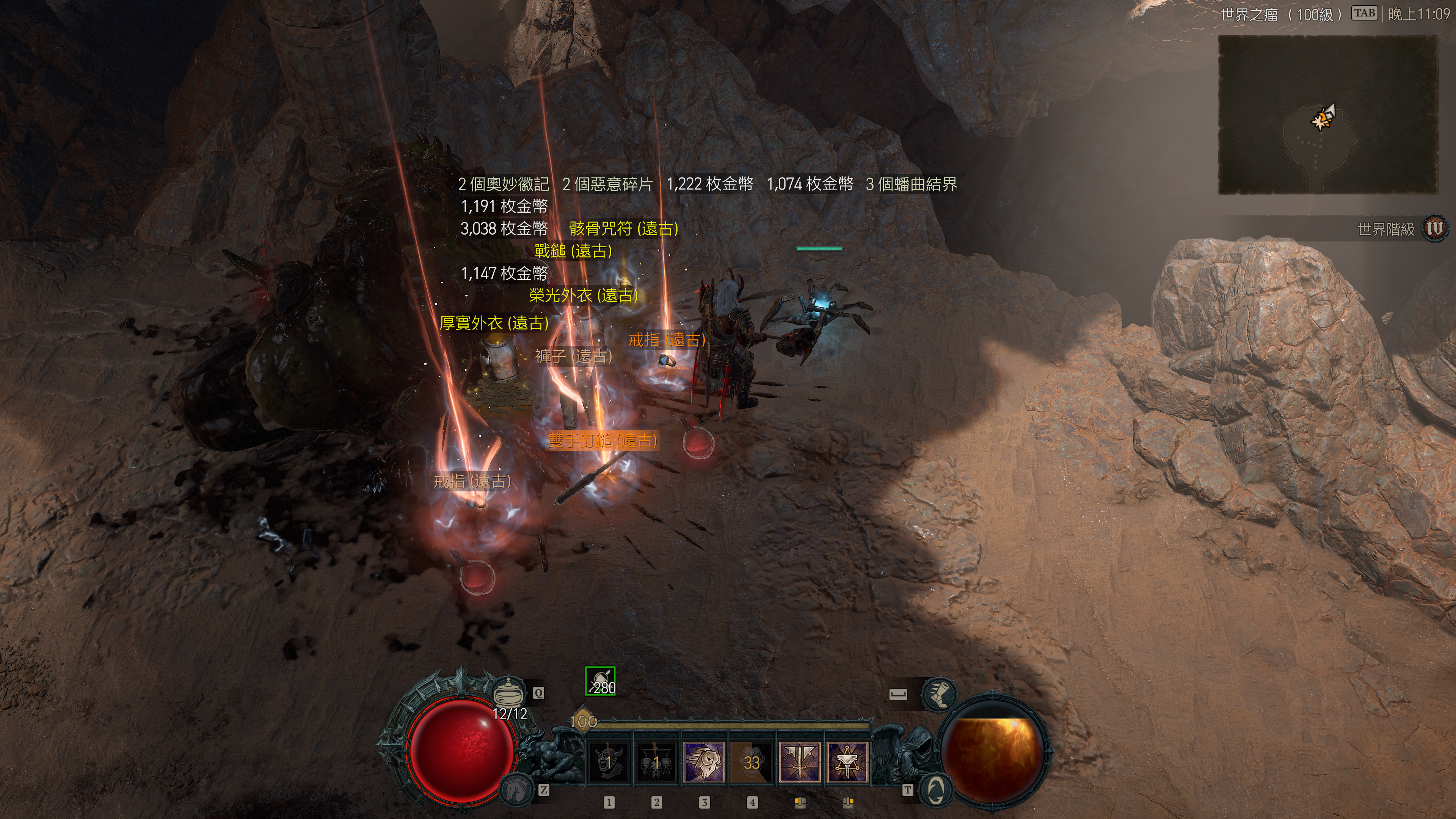Open town portal with the swirl icon
Image resolution: width=1456 pixels, height=819 pixels.
coord(936,789)
